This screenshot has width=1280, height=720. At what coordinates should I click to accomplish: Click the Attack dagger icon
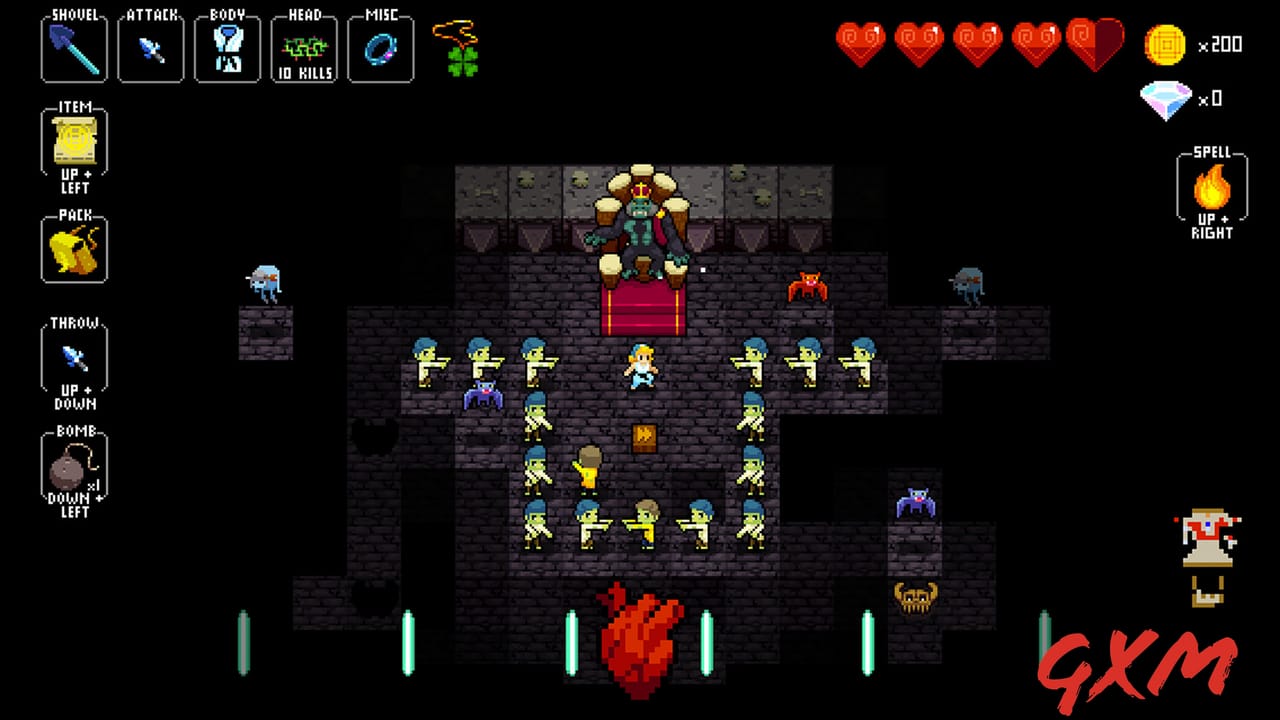[150, 48]
